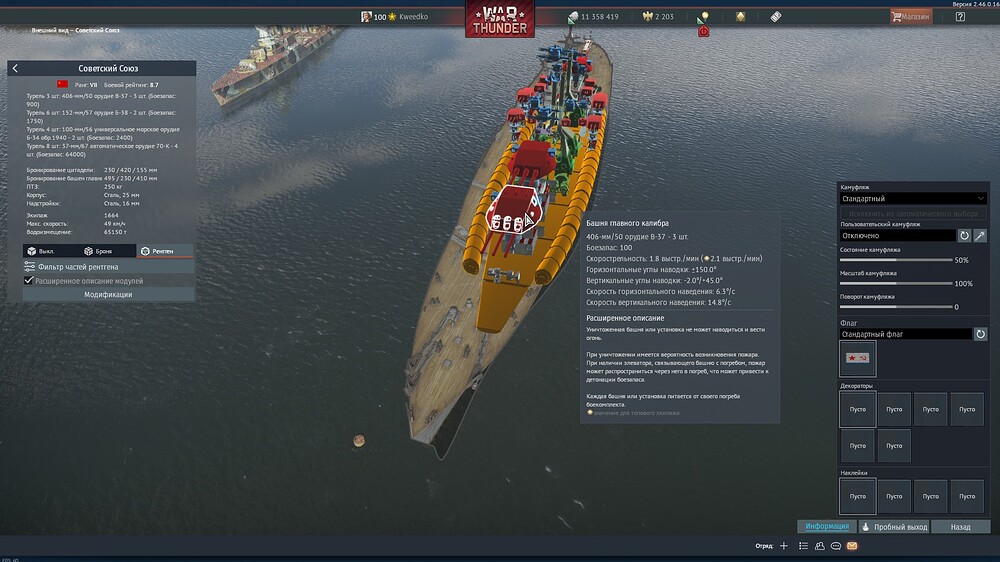Select the Soviet standard flag thumbnail
Viewport: 1000px width, 562px height.
coord(858,358)
